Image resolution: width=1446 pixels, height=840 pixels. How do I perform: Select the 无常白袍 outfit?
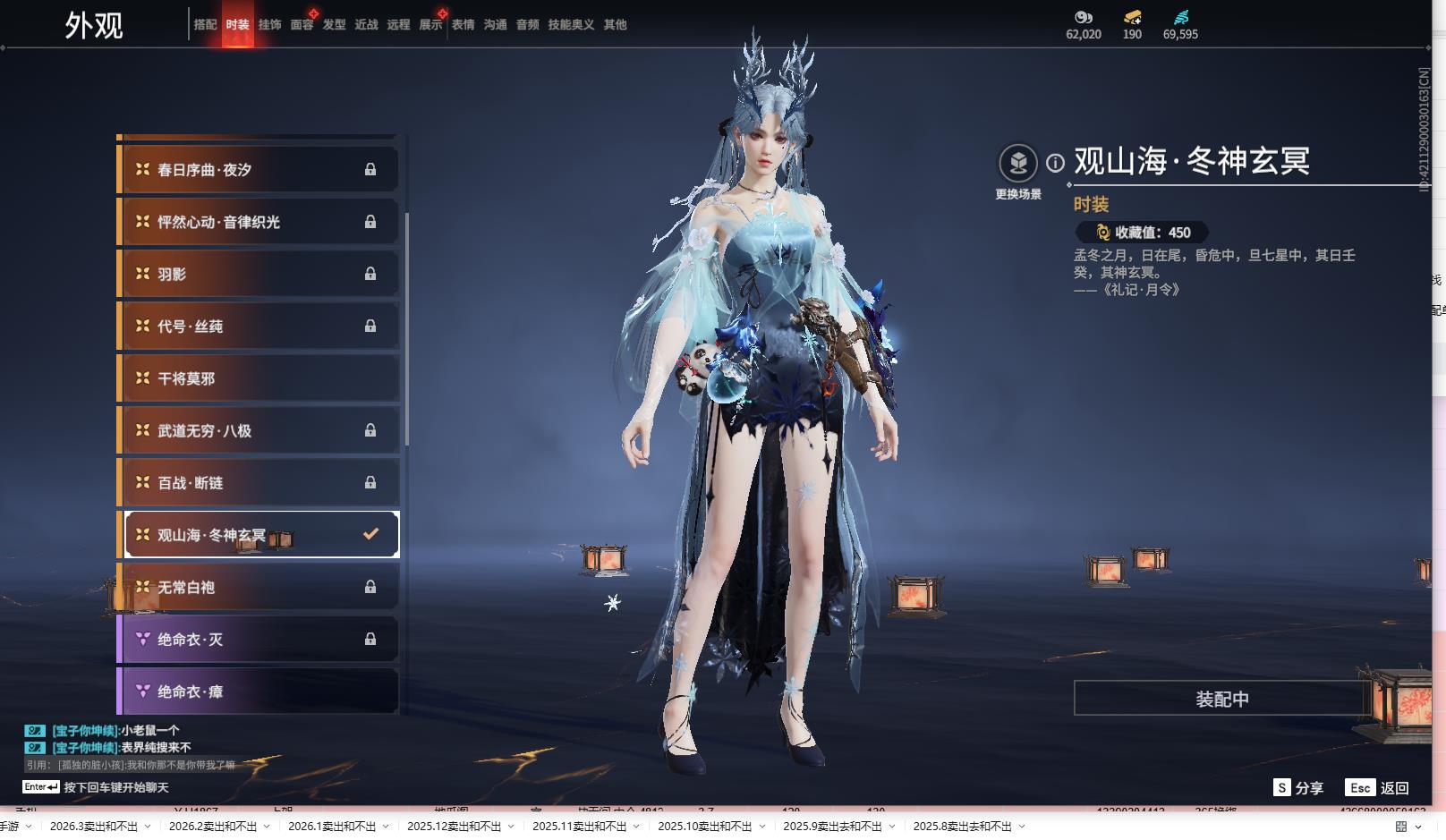[x=259, y=588]
